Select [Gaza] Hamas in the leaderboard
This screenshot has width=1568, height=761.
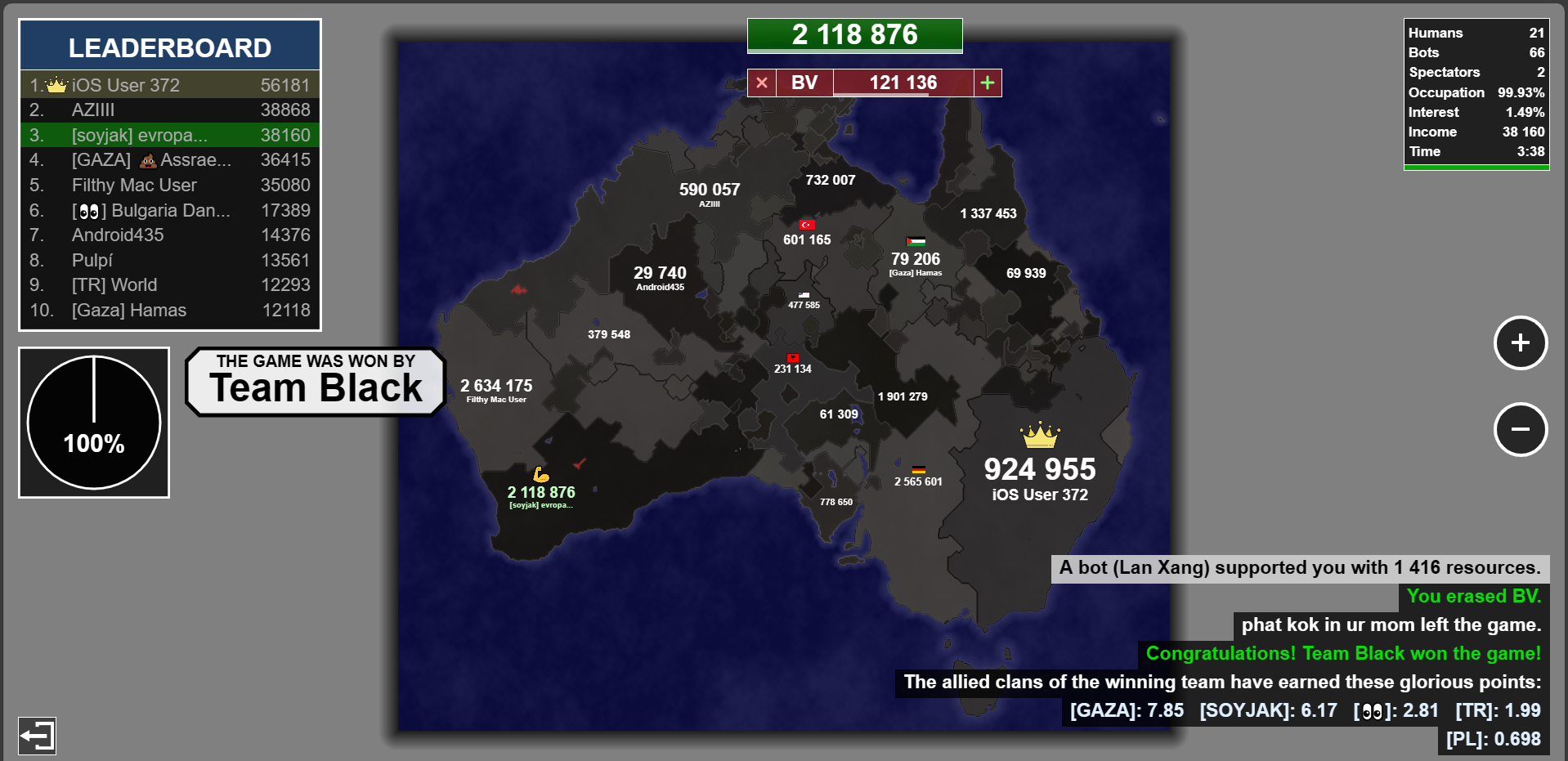[170, 310]
